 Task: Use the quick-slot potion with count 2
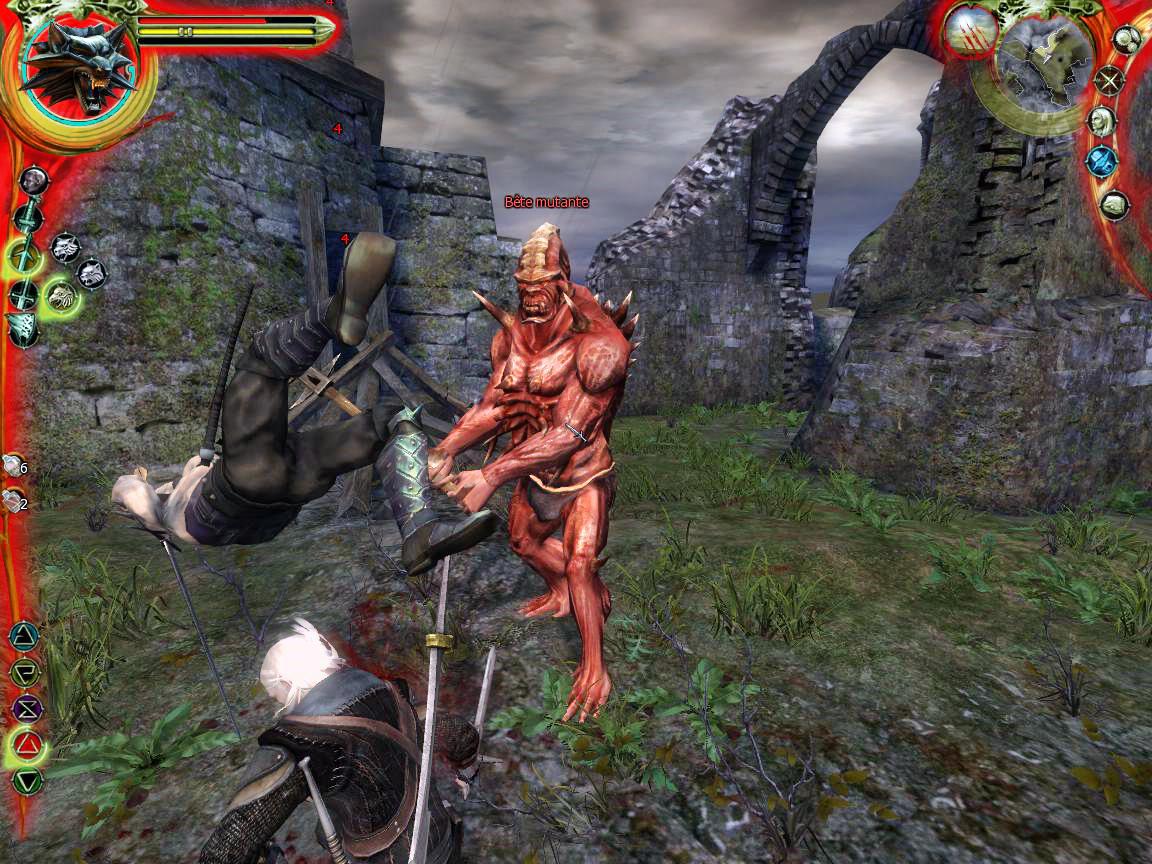coord(14,502)
